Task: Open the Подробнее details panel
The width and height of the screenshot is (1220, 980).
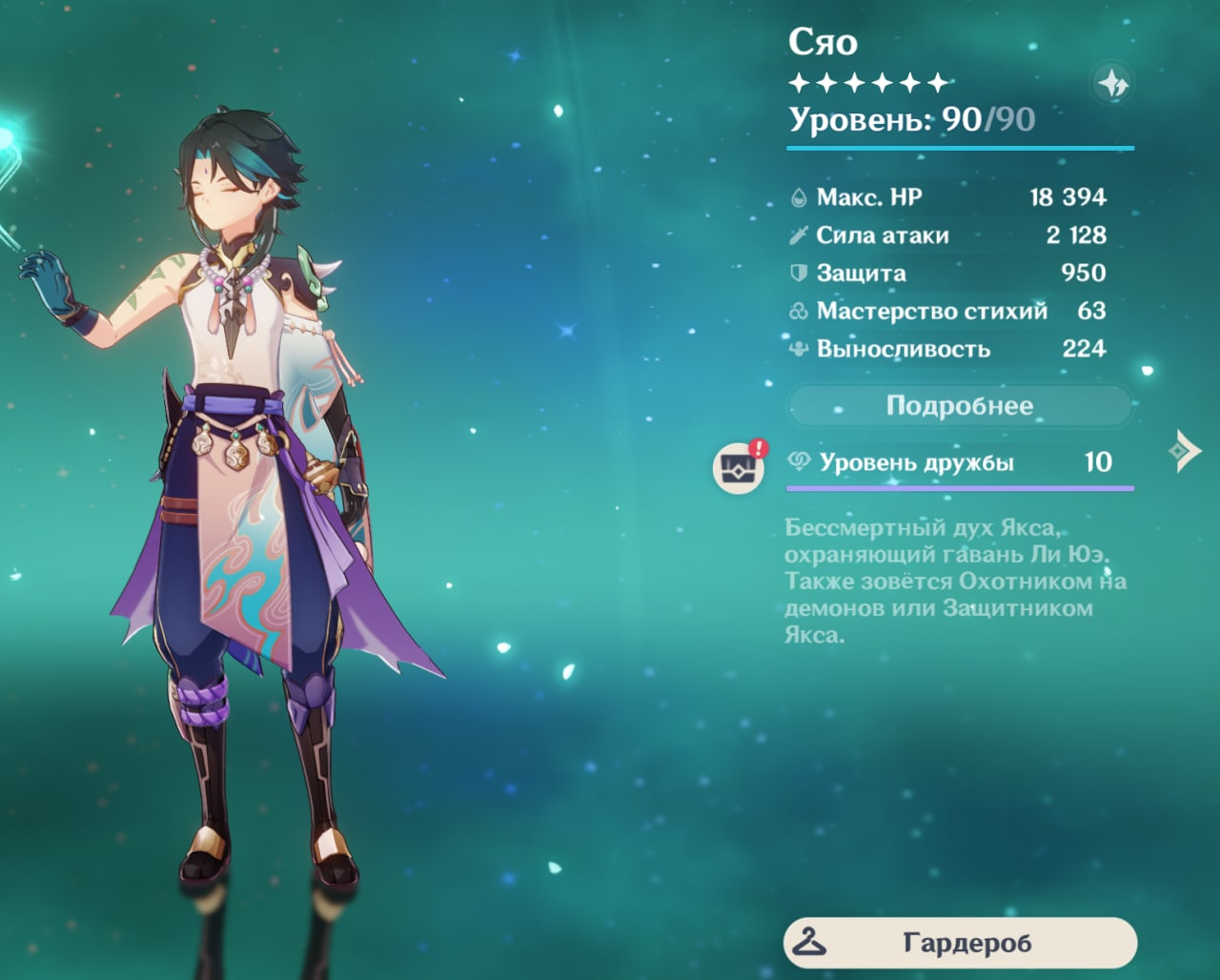Action: coord(959,406)
